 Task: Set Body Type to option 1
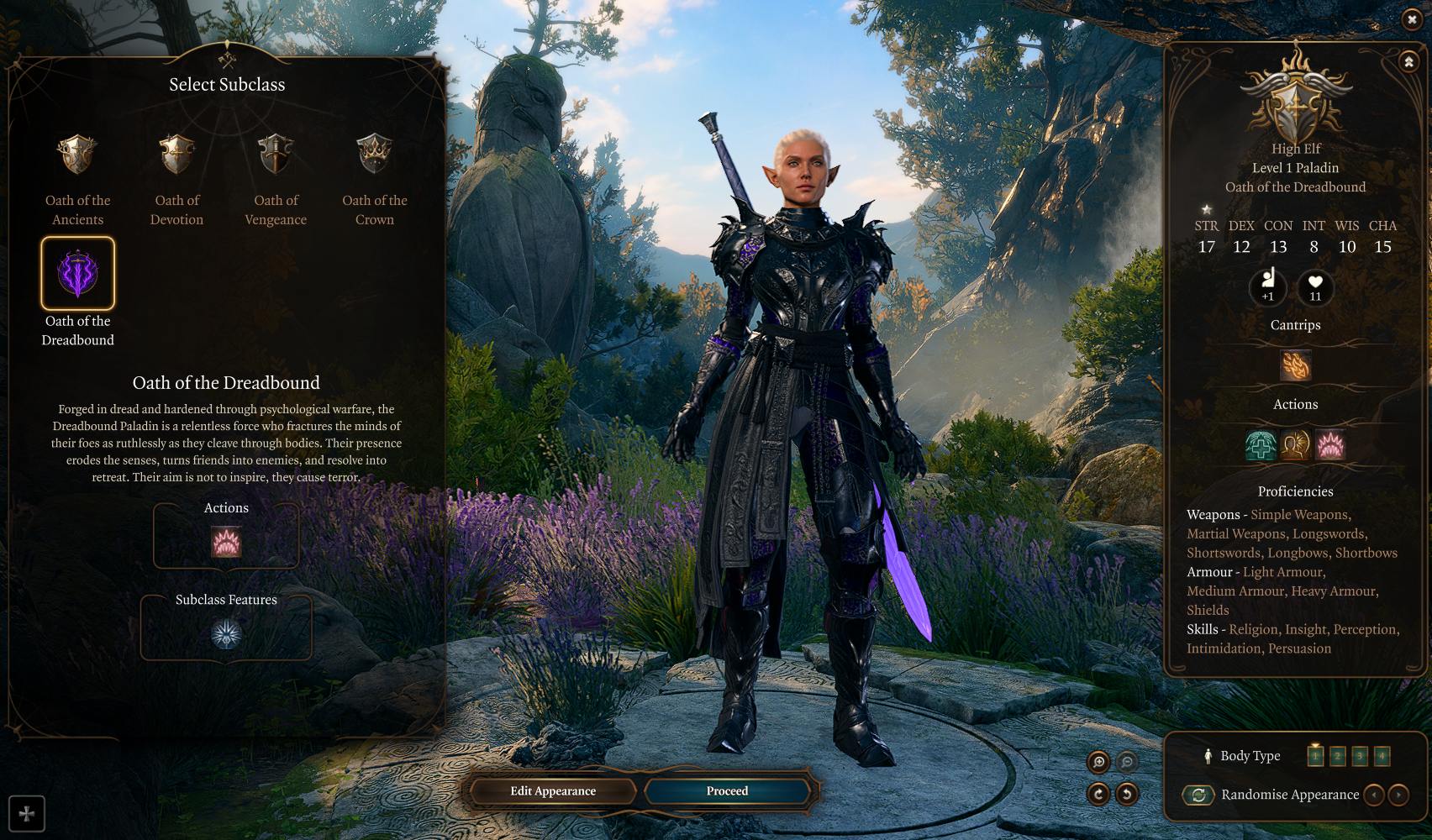click(x=1315, y=756)
